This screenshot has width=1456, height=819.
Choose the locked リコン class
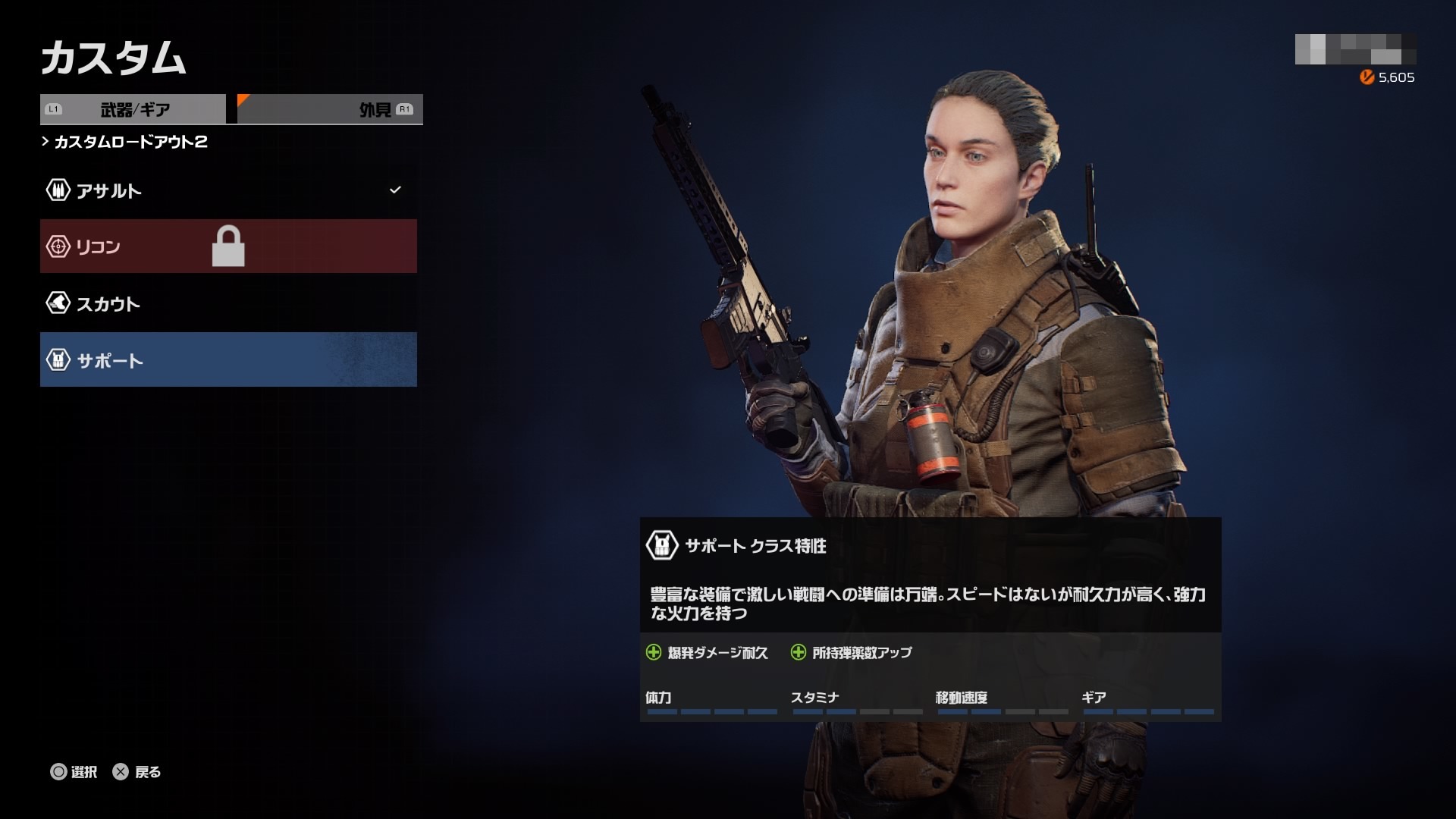point(227,246)
